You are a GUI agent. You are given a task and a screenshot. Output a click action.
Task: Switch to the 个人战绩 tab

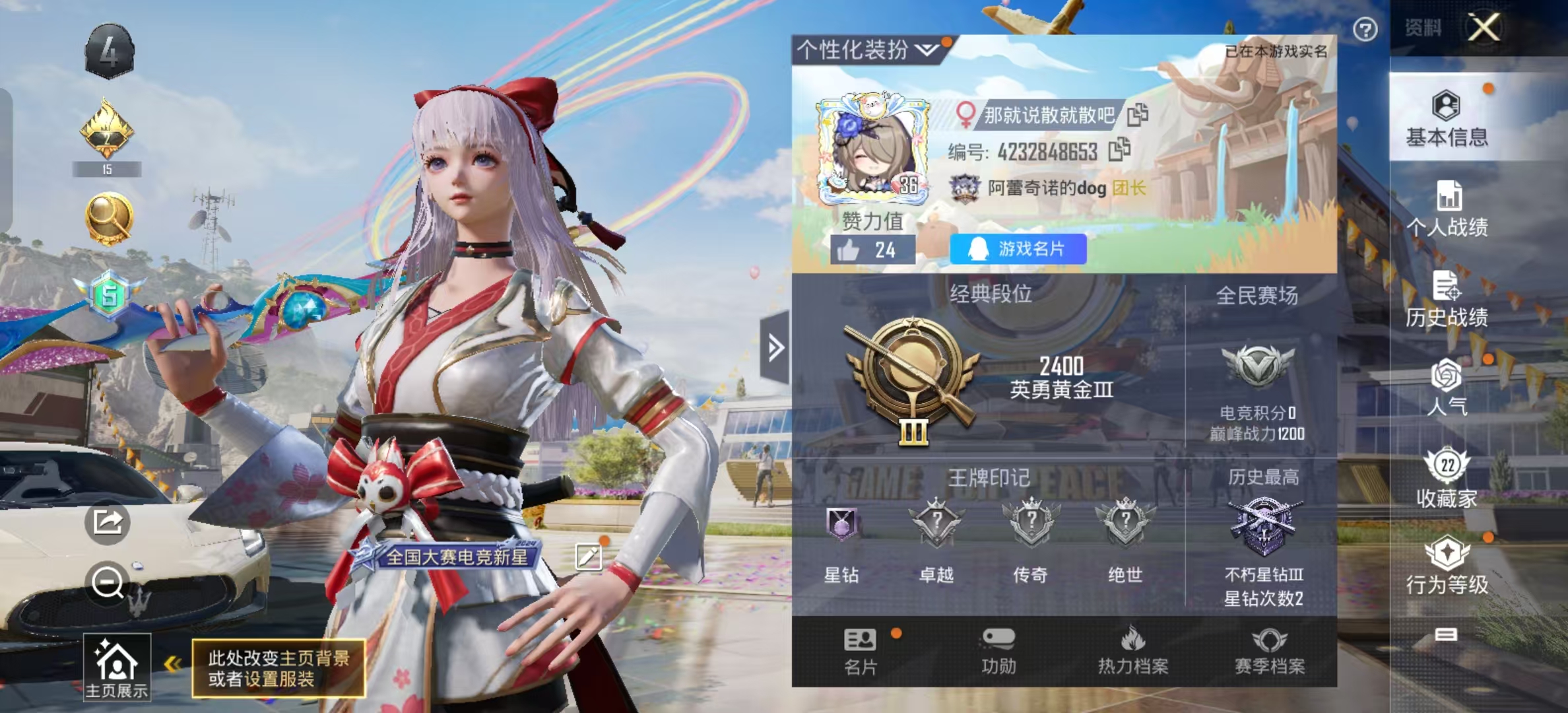tap(1447, 209)
